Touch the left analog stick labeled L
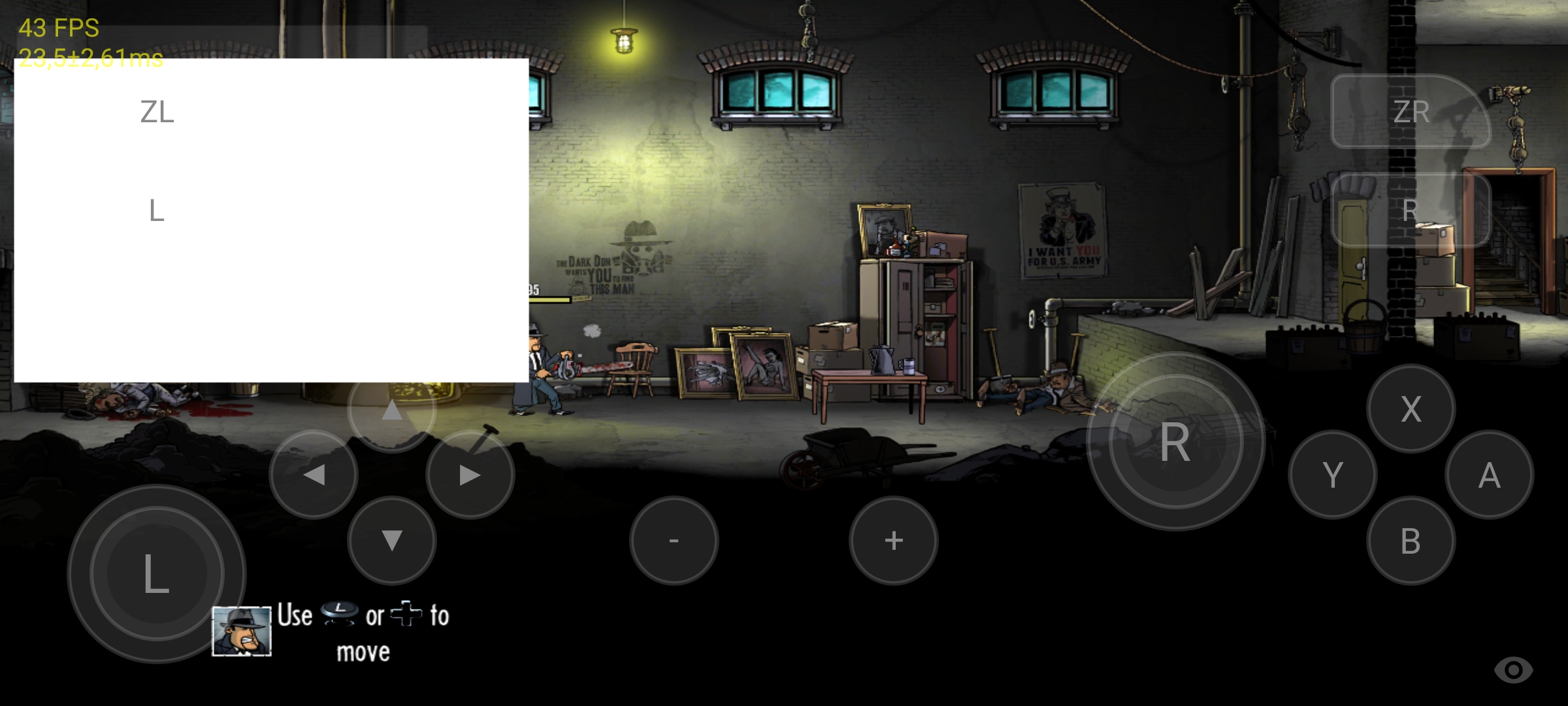This screenshot has height=706, width=1568. point(157,574)
